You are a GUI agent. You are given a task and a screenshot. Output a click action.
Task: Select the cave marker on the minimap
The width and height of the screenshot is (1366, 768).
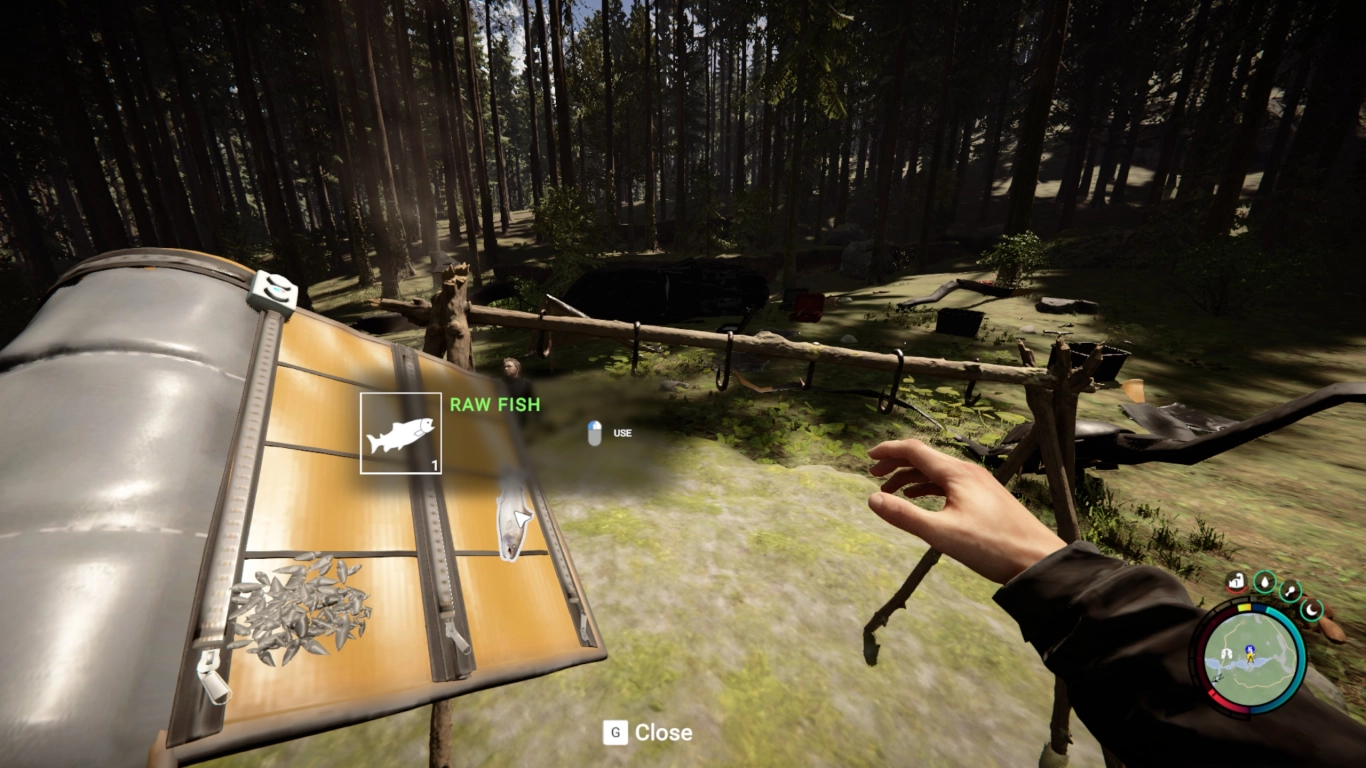click(1226, 653)
